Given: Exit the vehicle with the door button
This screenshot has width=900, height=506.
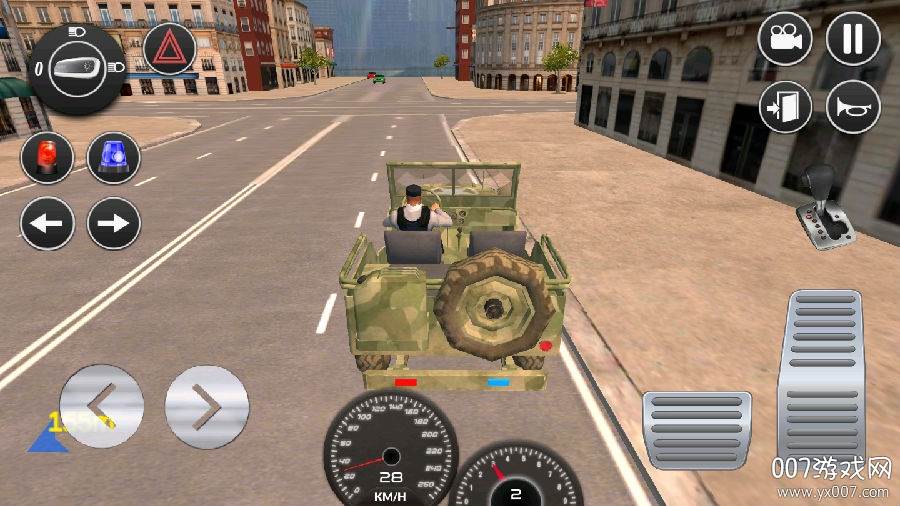Looking at the screenshot, I should click(x=785, y=106).
